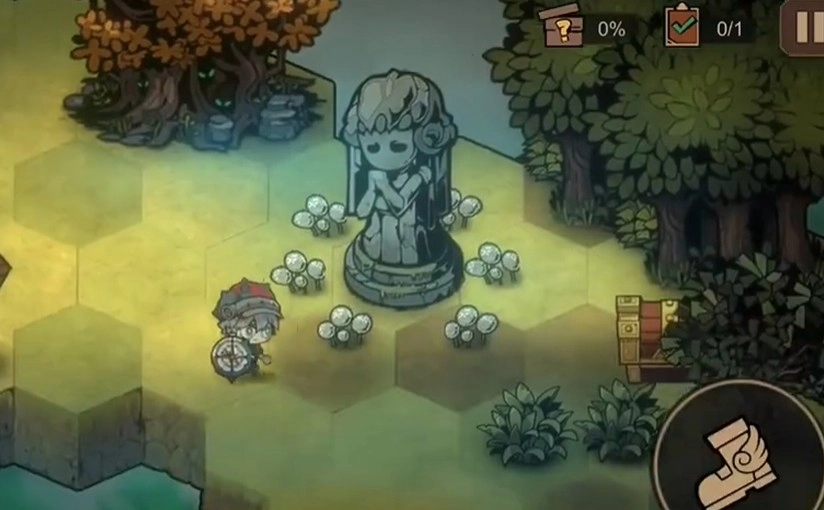The height and width of the screenshot is (510, 824).
Task: Pause the game with the pause button
Action: pos(806,25)
